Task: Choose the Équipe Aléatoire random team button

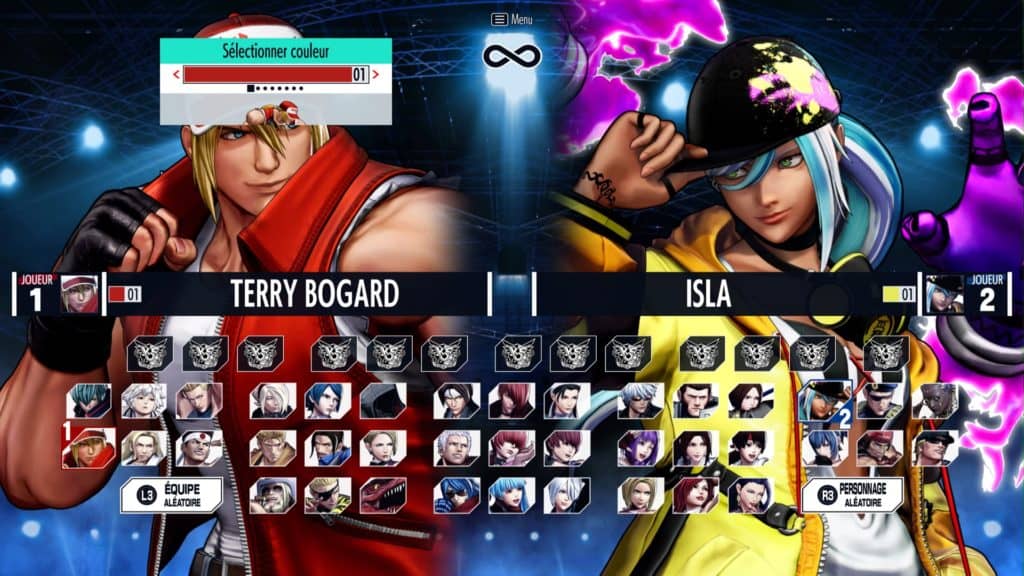Action: click(x=171, y=494)
